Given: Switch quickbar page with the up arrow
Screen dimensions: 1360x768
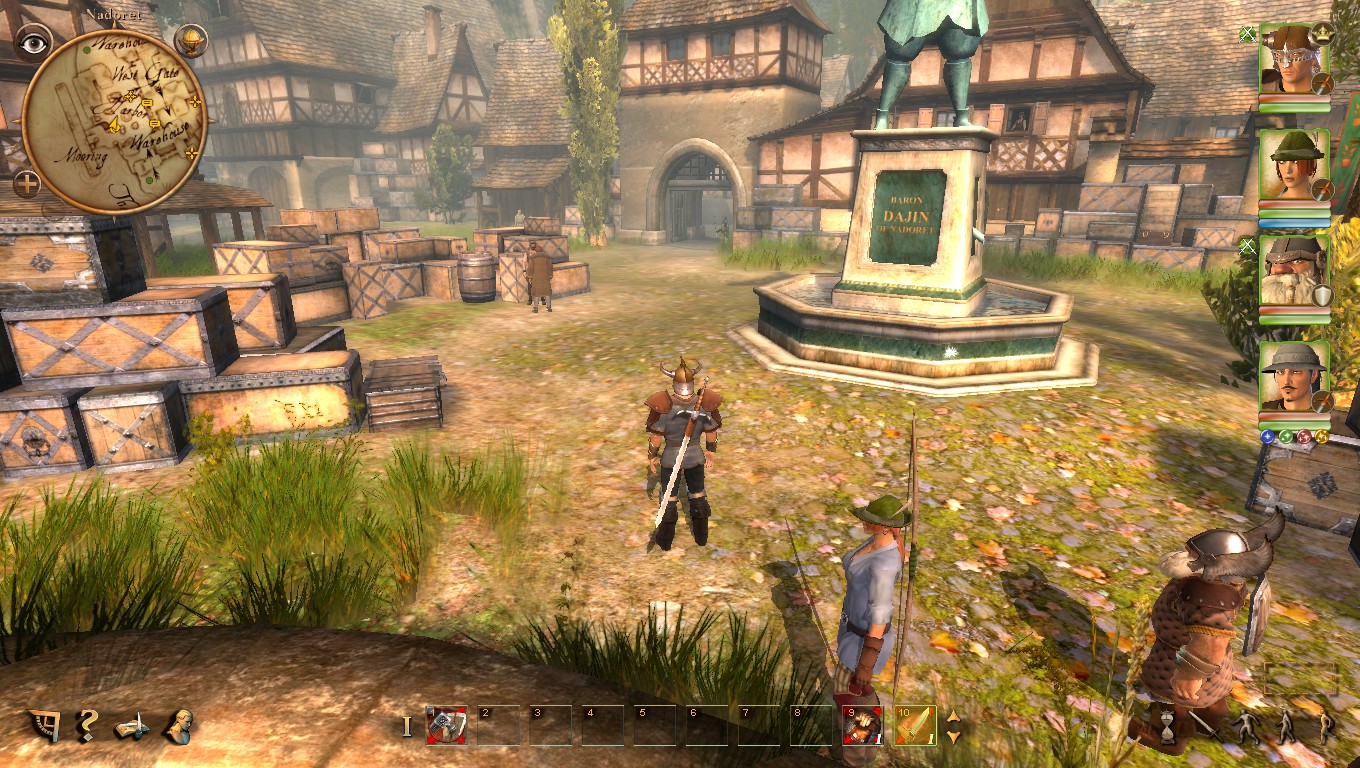Looking at the screenshot, I should click(953, 716).
